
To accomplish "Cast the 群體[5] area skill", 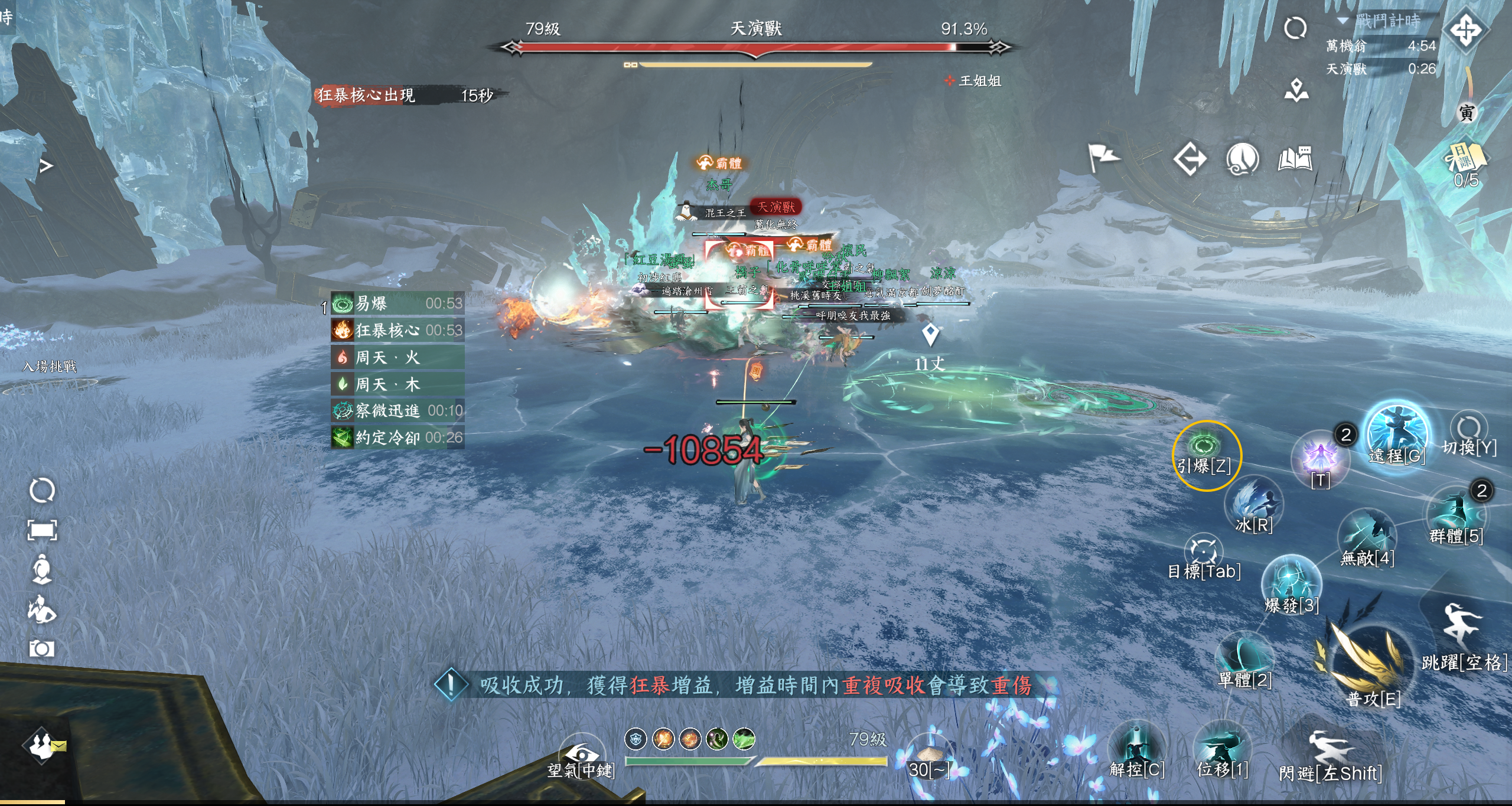I will click(x=1456, y=515).
